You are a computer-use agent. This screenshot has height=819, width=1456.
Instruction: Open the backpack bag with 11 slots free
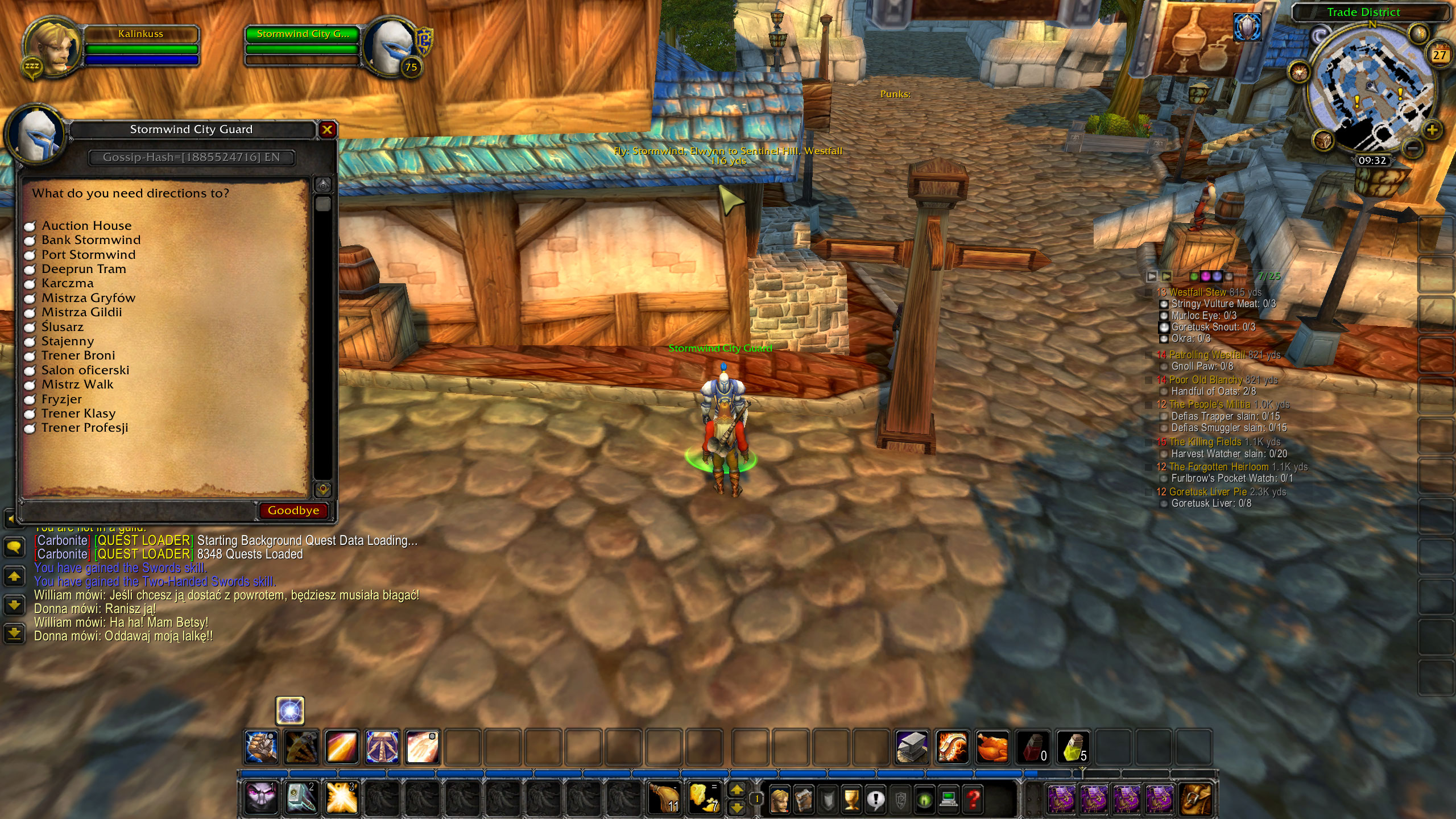coord(663,799)
